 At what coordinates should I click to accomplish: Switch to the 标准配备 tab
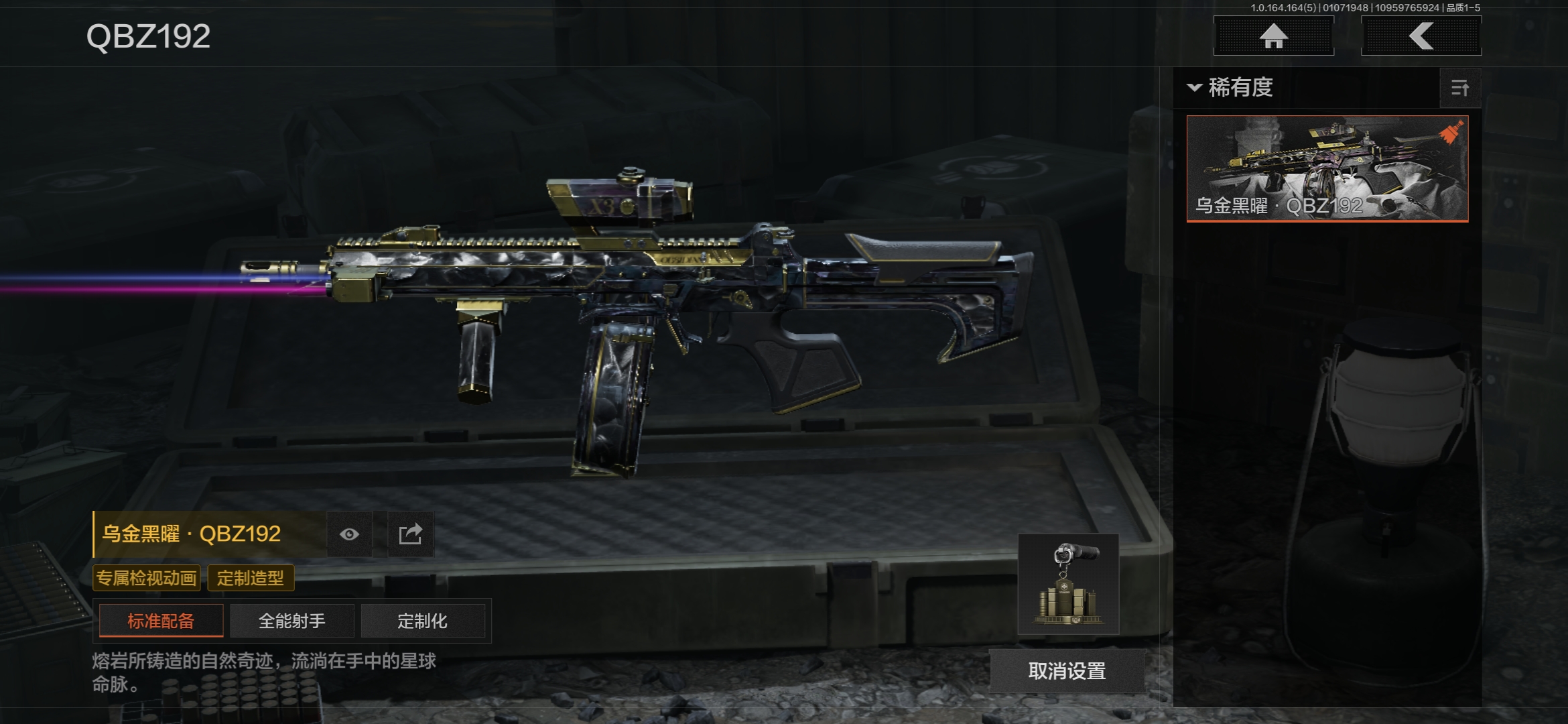coord(161,621)
